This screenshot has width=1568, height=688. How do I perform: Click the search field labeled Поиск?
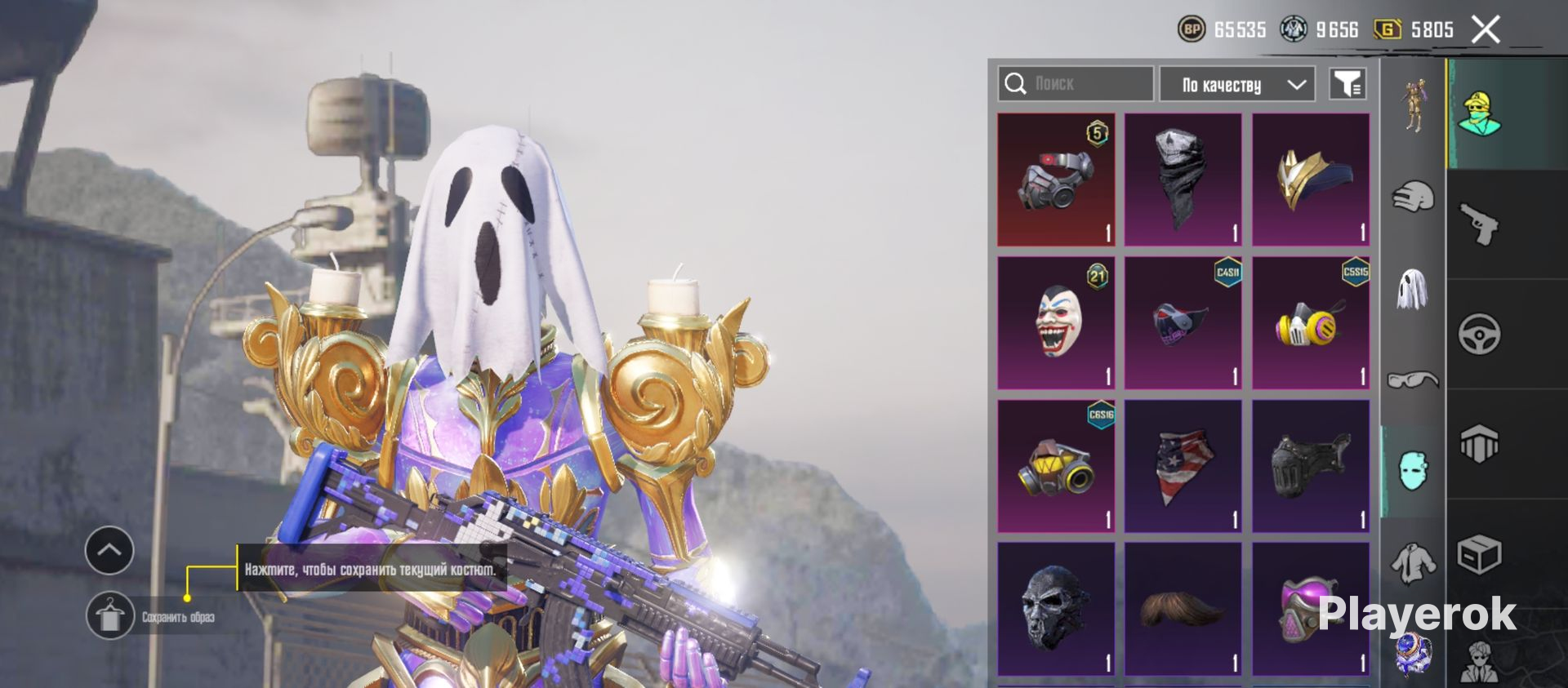1076,84
